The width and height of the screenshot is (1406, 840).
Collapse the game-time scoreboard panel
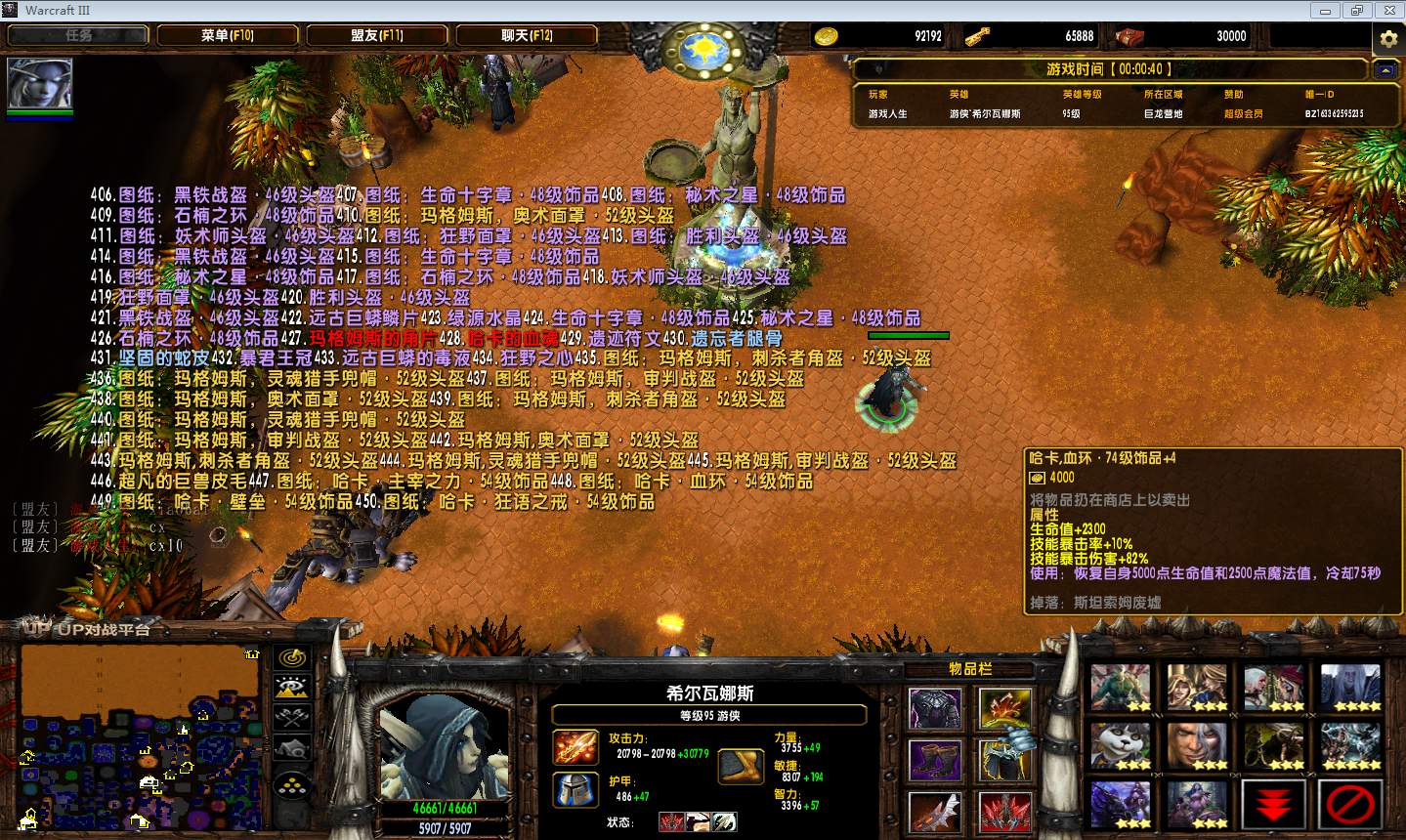pos(1385,70)
